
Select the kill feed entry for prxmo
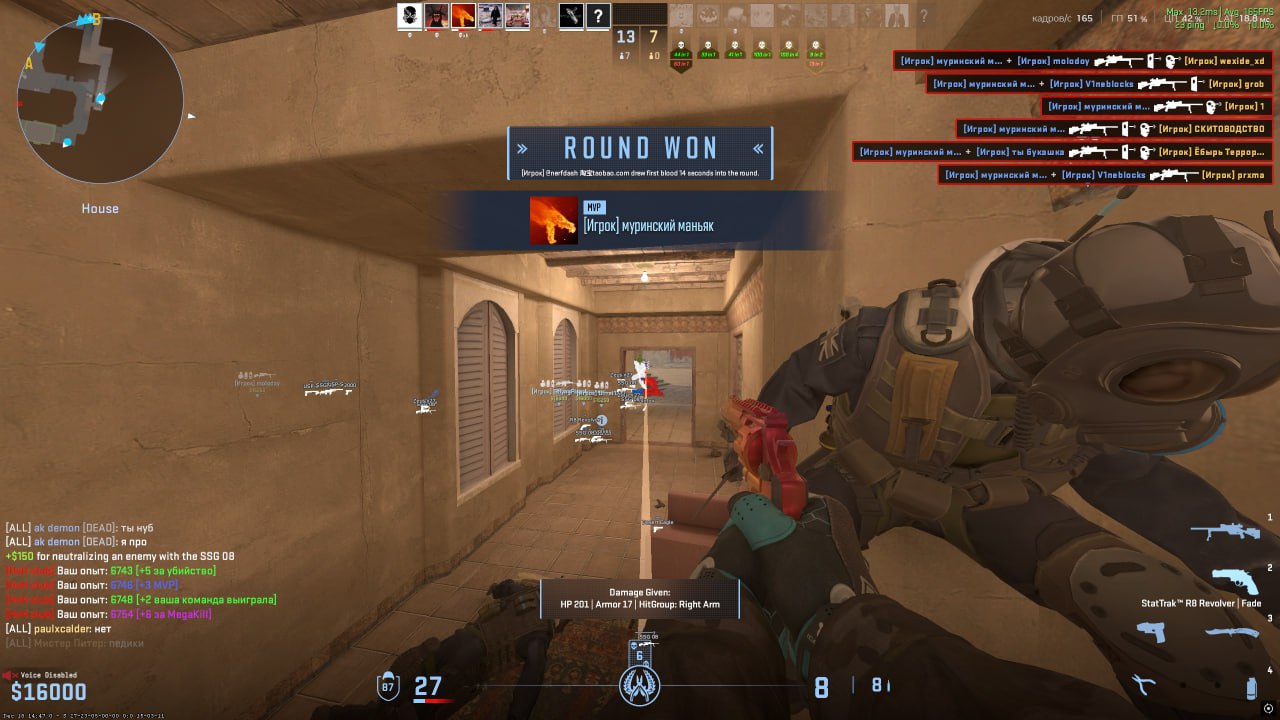pyautogui.click(x=1105, y=175)
